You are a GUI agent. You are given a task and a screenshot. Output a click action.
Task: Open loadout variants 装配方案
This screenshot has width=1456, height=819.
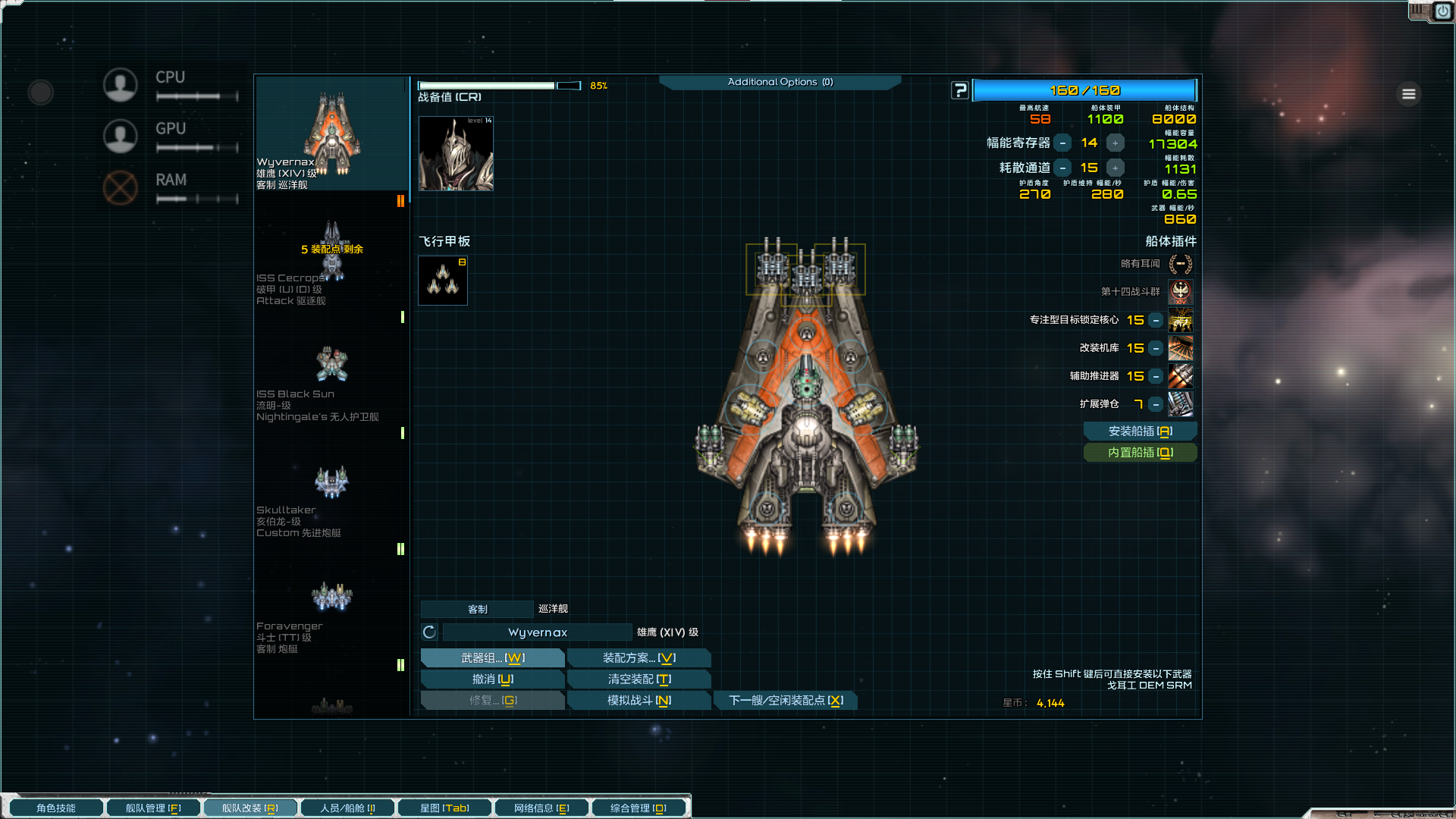tap(639, 658)
